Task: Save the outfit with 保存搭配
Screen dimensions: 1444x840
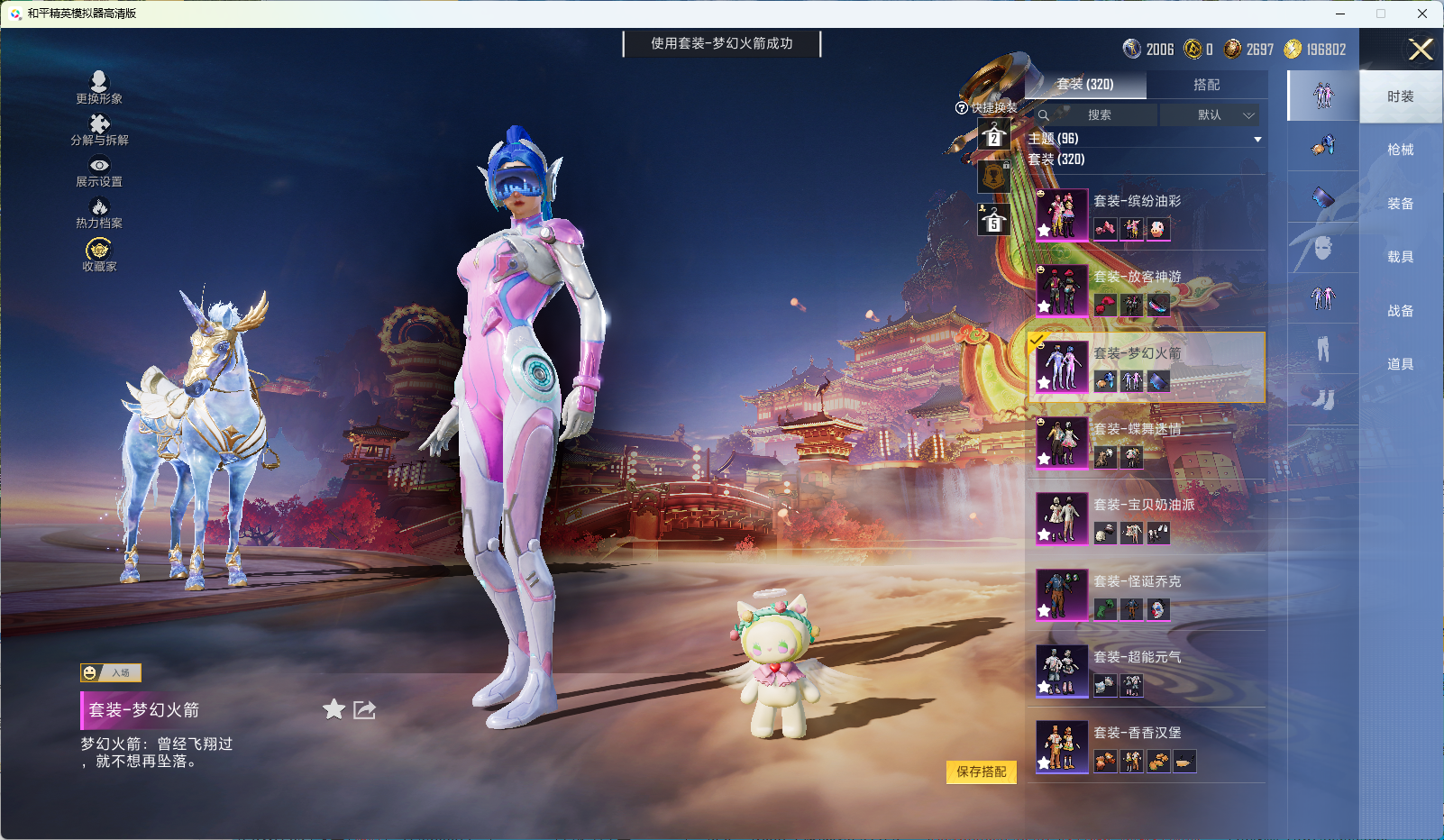Action: 981,772
